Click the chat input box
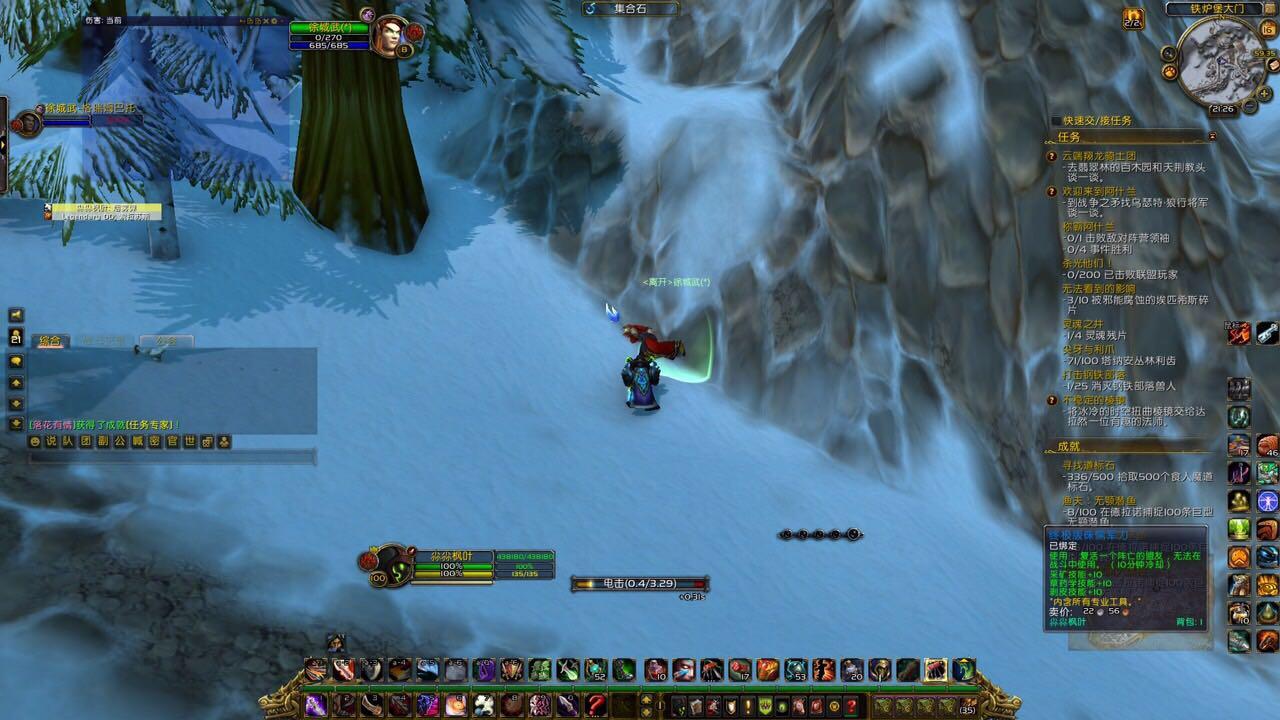Image resolution: width=1280 pixels, height=720 pixels. (x=170, y=457)
